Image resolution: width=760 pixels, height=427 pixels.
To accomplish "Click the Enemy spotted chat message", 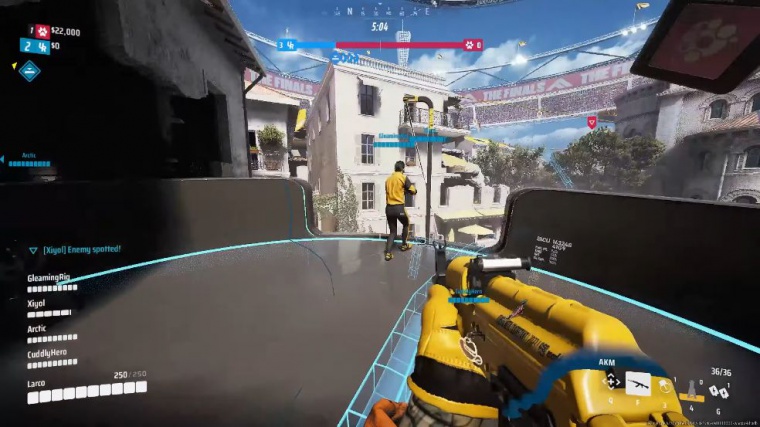I will coord(75,248).
